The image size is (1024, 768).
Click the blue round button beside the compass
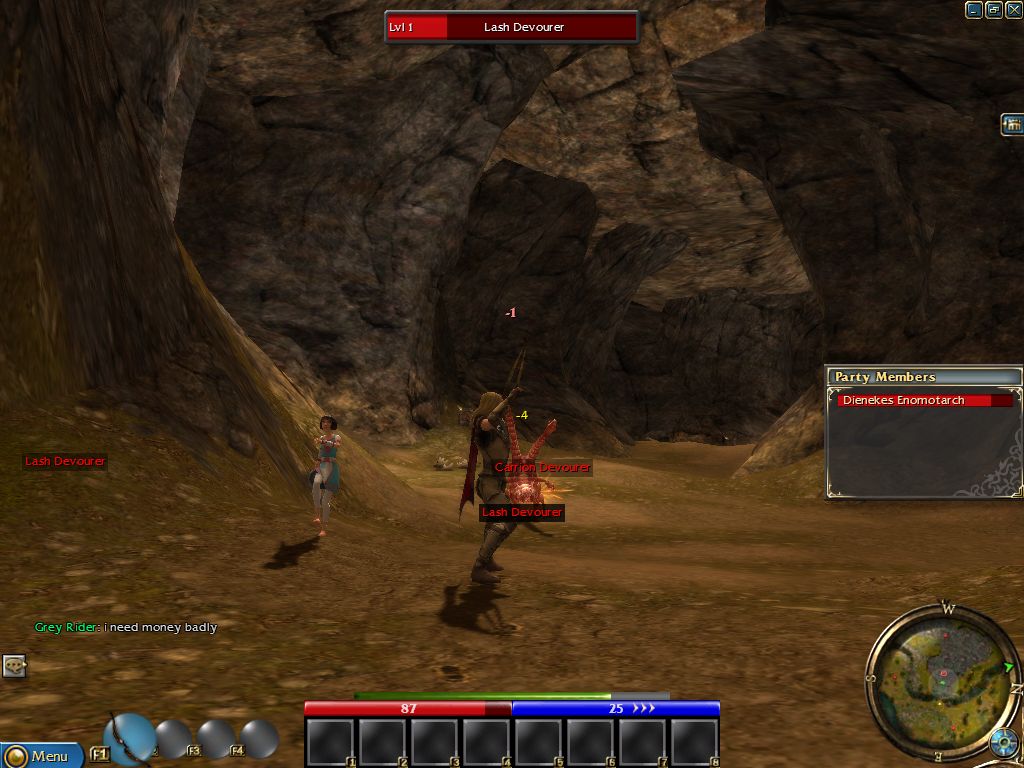[x=1003, y=743]
